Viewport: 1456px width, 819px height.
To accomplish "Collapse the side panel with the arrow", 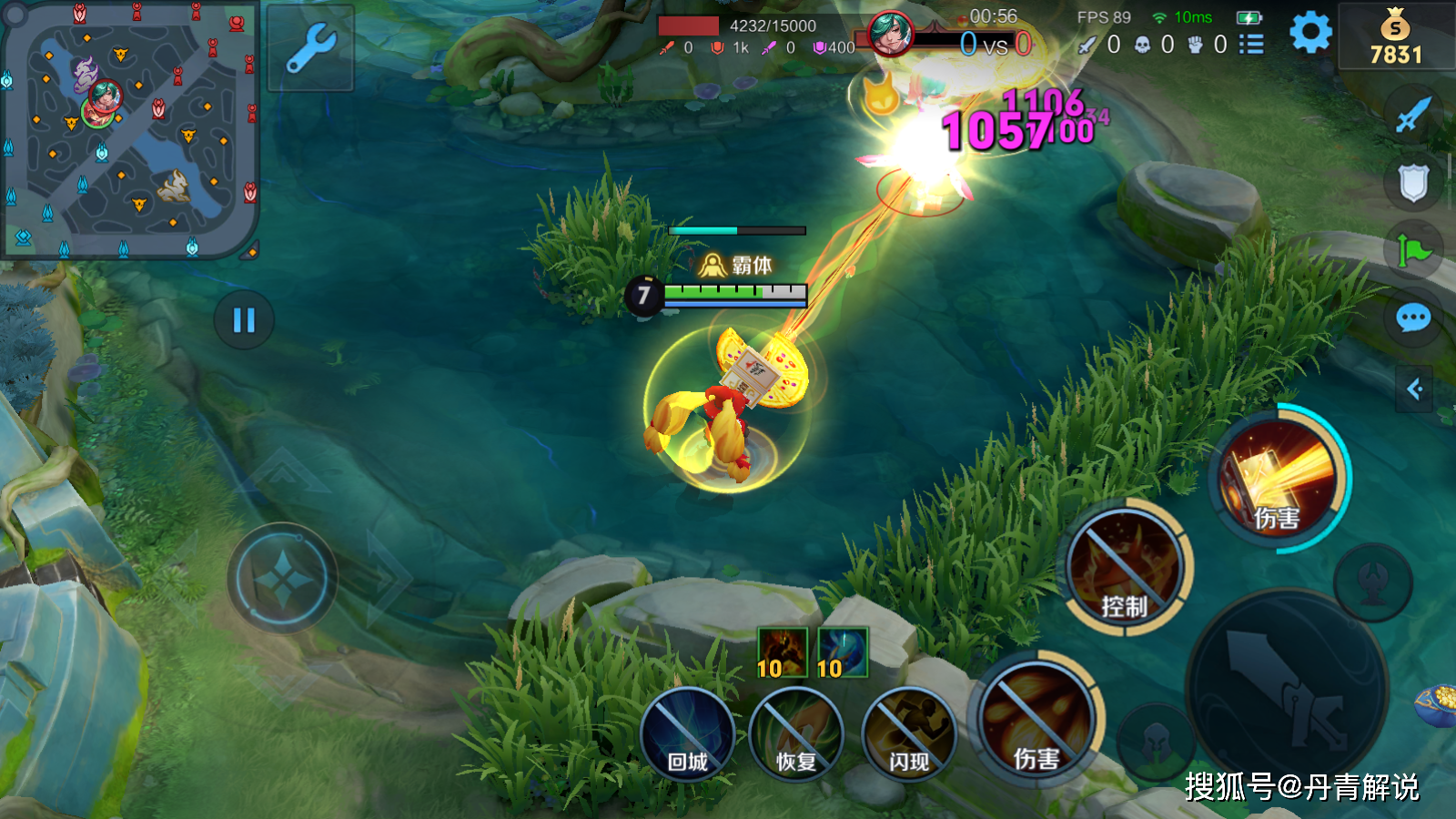I will point(1414,389).
